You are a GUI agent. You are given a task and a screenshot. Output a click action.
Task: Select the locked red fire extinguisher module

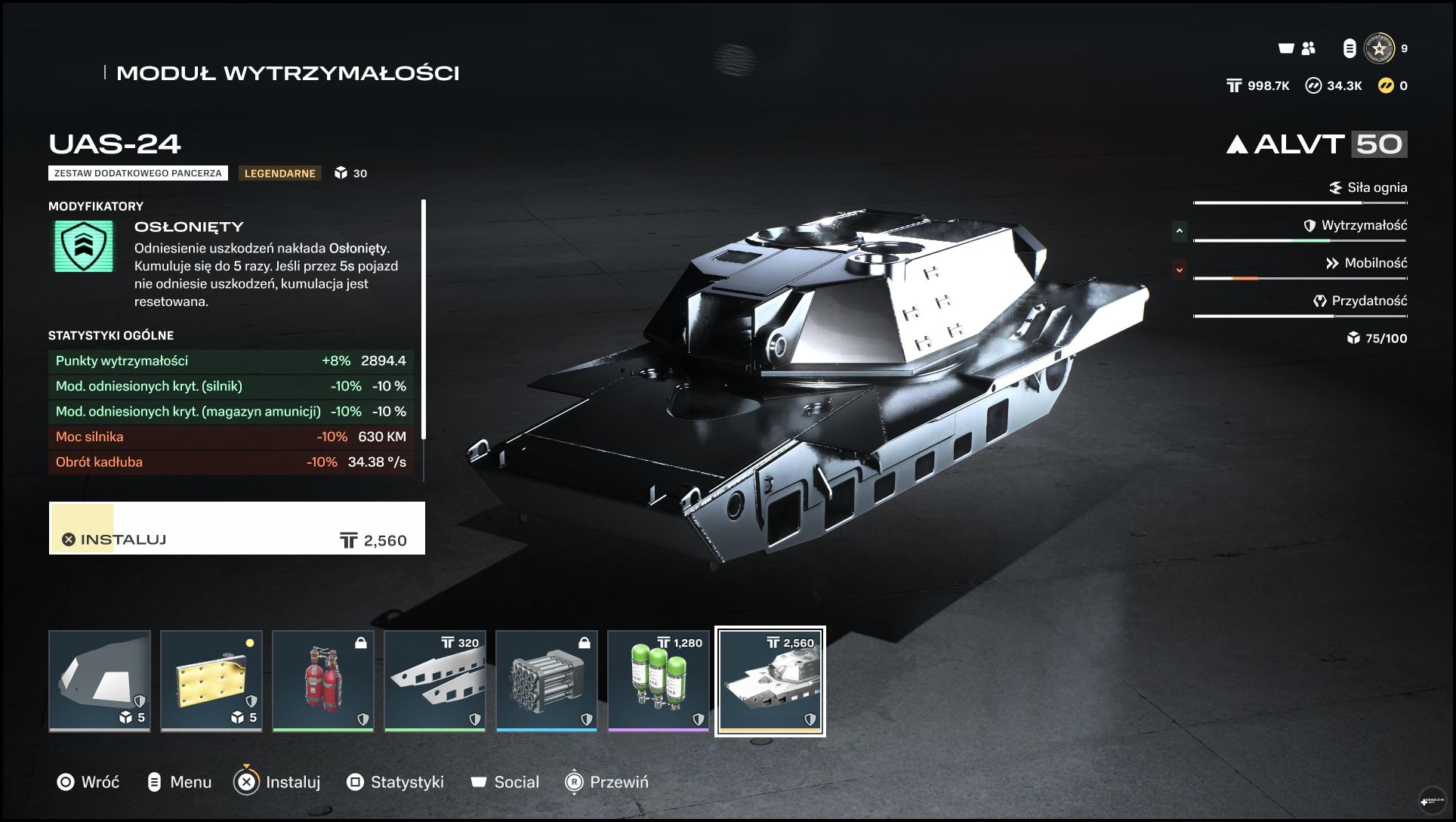(x=323, y=681)
